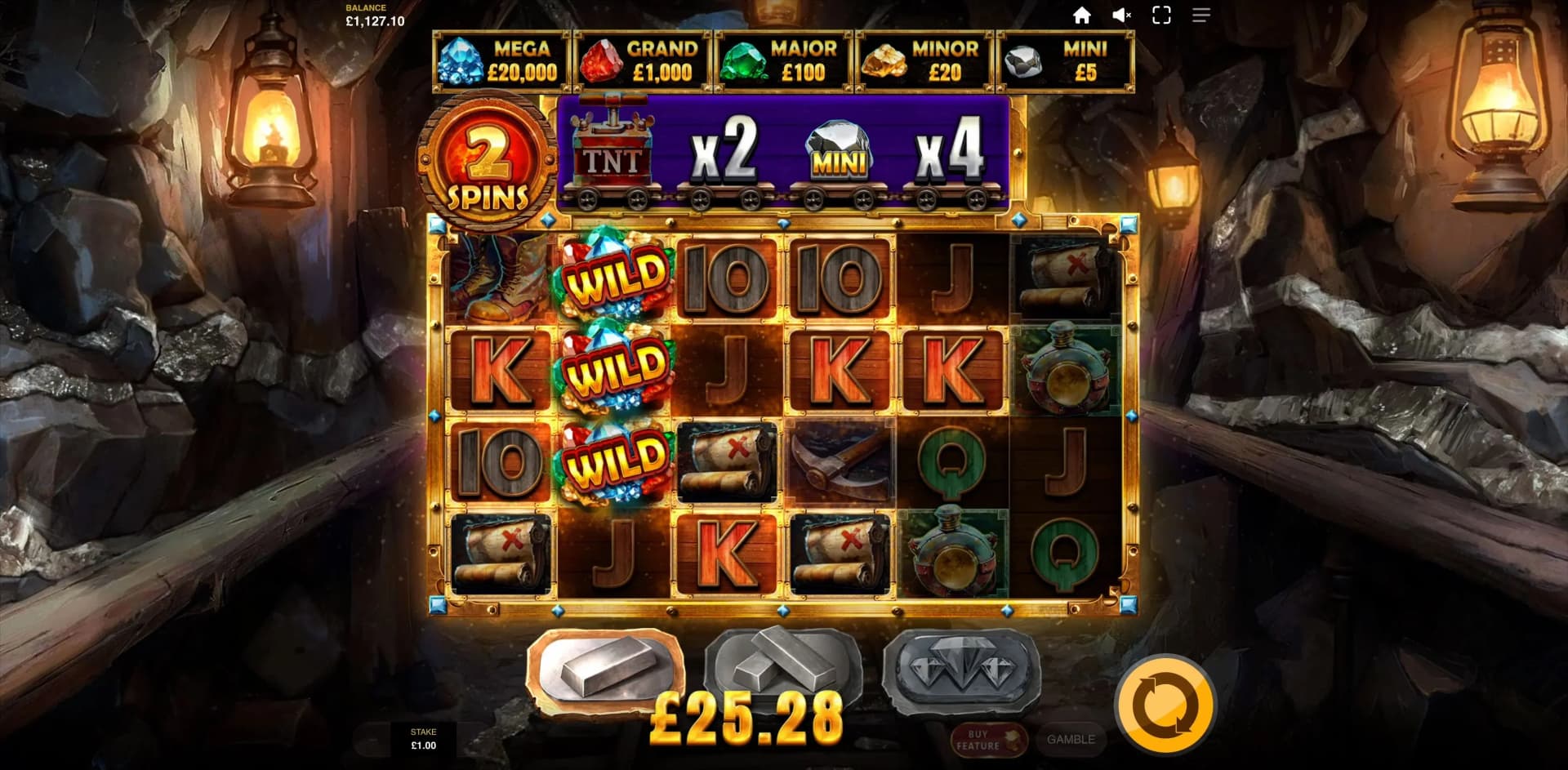The width and height of the screenshot is (1568, 770).
Task: Click the Grand £1,000 jackpot panel
Action: (x=642, y=62)
